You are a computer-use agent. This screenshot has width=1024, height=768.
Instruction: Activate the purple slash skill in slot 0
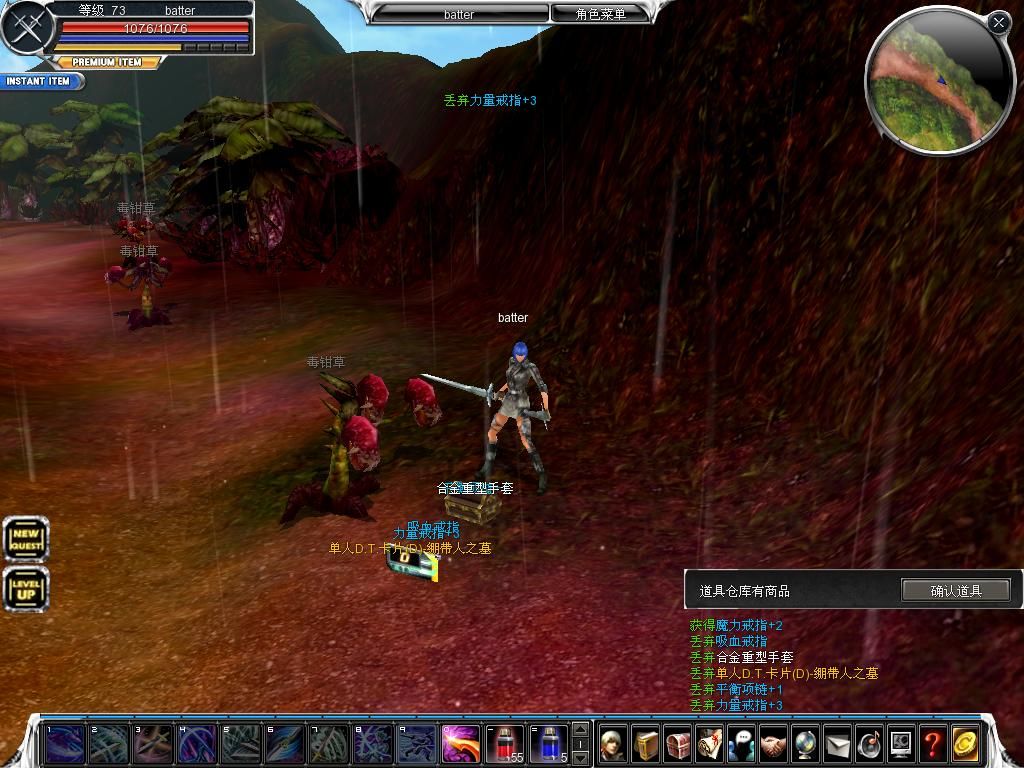tap(461, 744)
